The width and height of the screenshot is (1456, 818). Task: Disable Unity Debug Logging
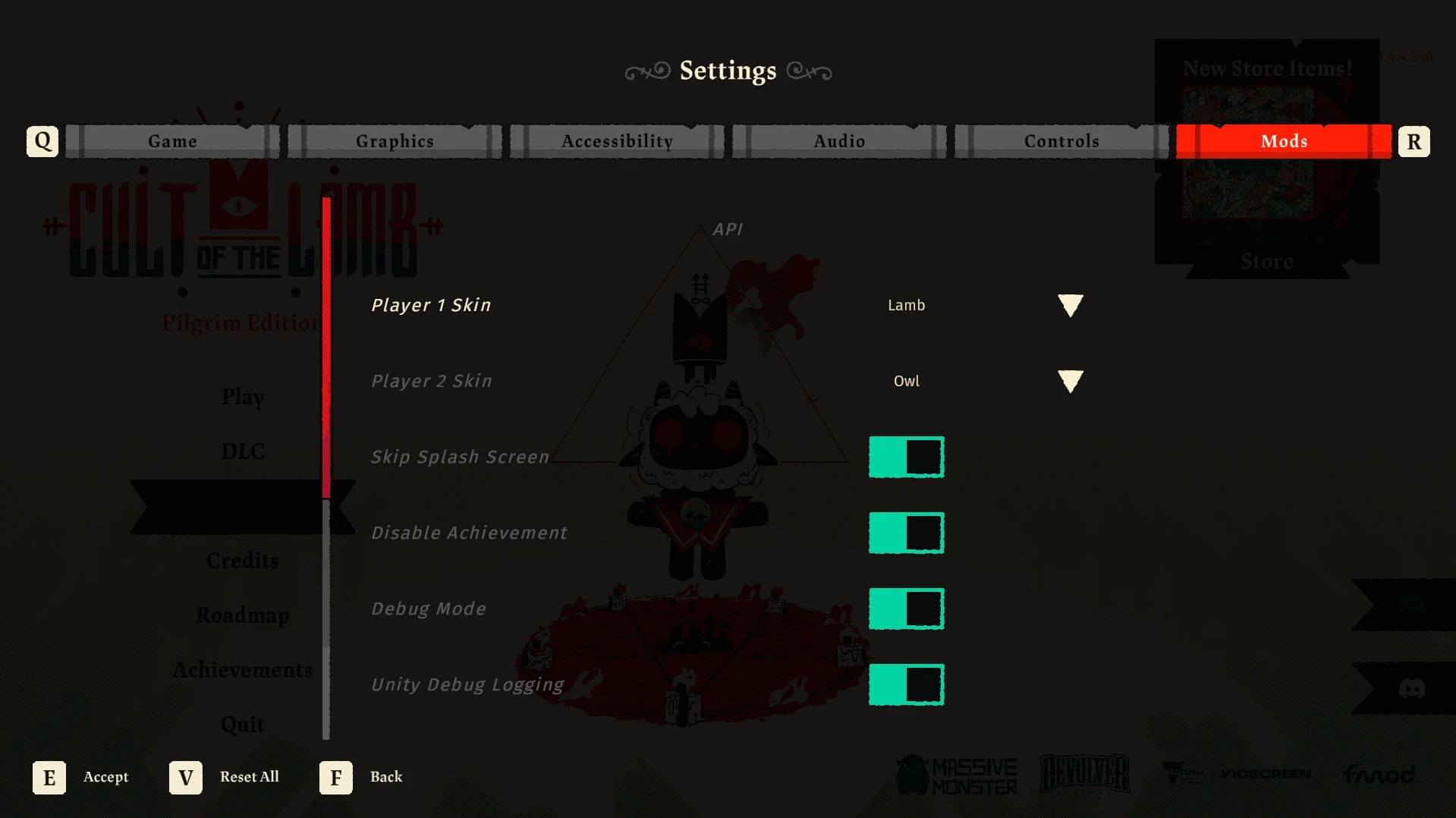(x=907, y=684)
